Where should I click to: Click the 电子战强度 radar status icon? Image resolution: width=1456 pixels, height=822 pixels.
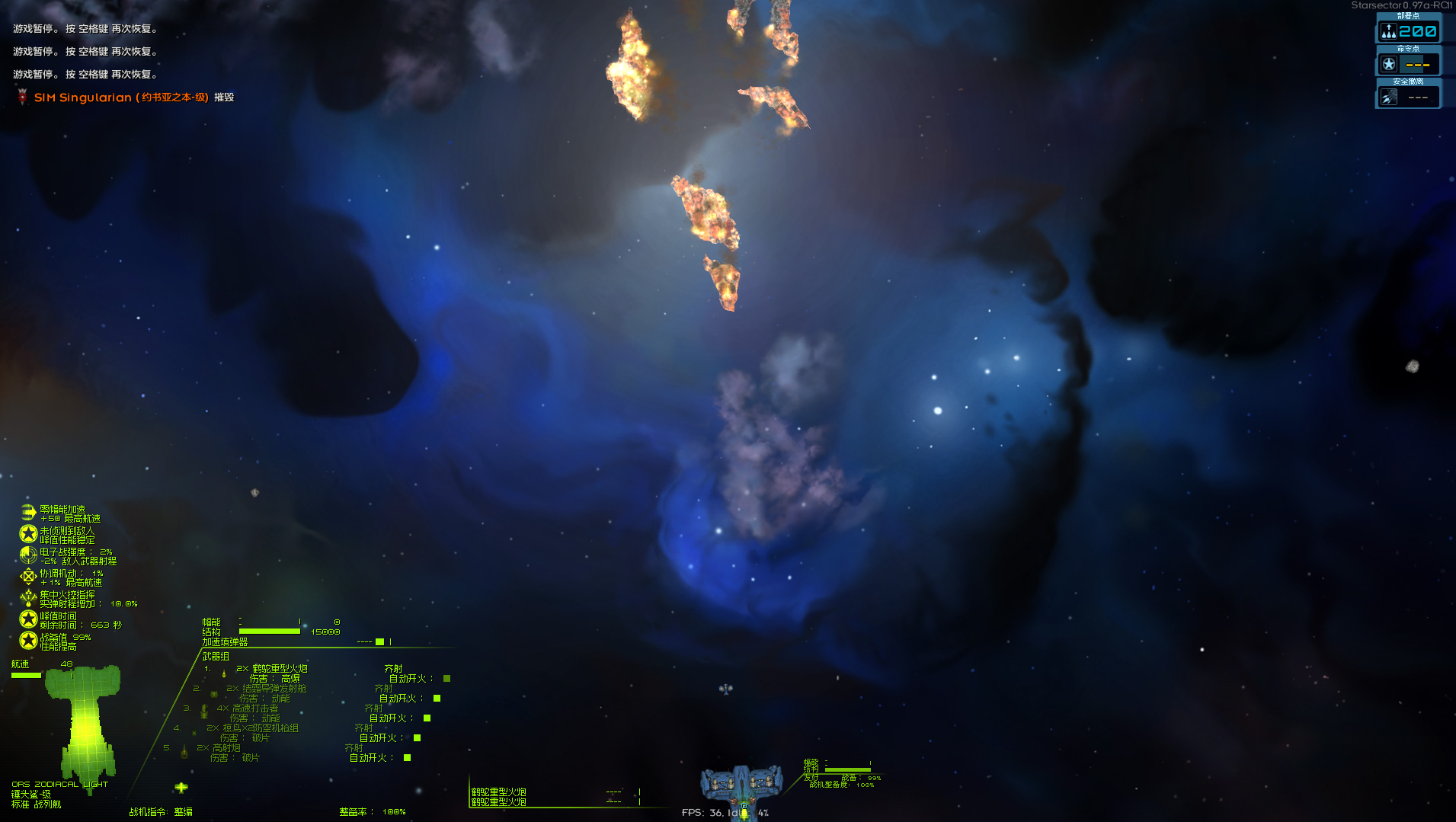tap(28, 555)
